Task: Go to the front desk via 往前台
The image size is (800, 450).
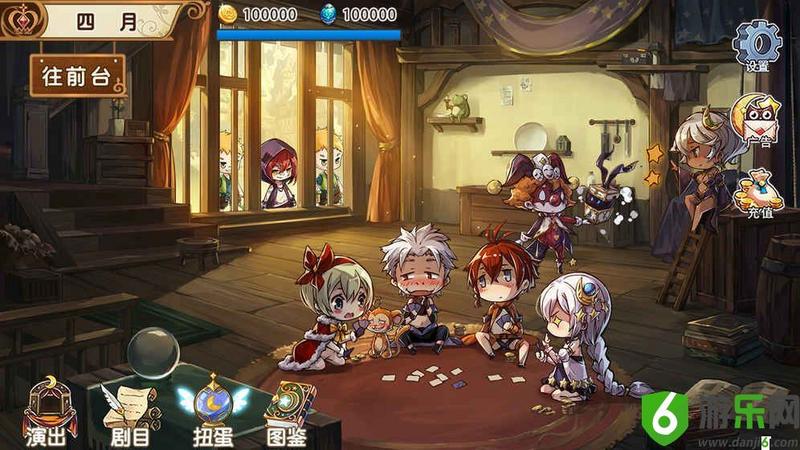Action: coord(78,75)
